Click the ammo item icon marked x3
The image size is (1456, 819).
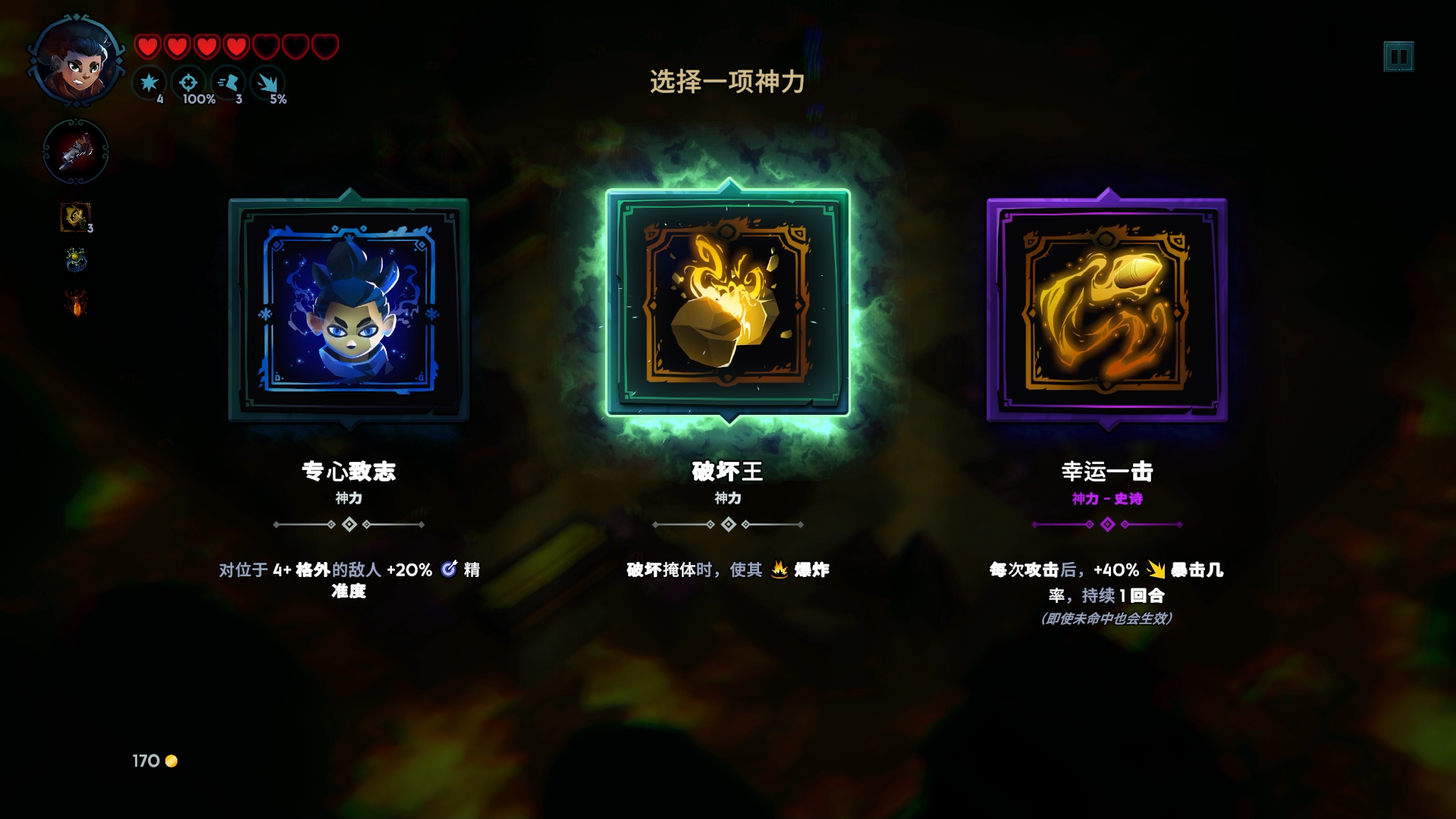pyautogui.click(x=74, y=218)
